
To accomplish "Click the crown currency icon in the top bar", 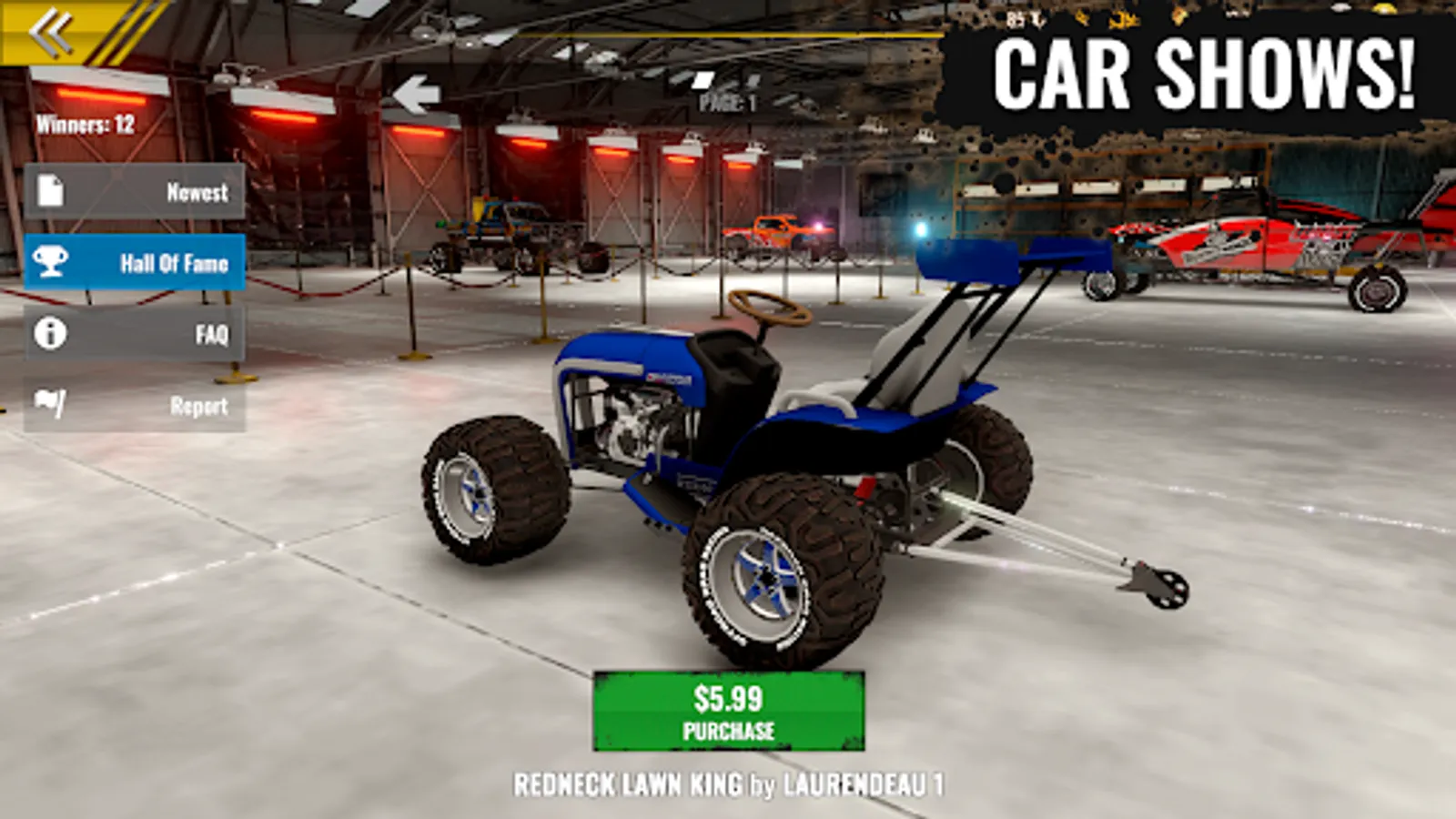I will (1122, 18).
